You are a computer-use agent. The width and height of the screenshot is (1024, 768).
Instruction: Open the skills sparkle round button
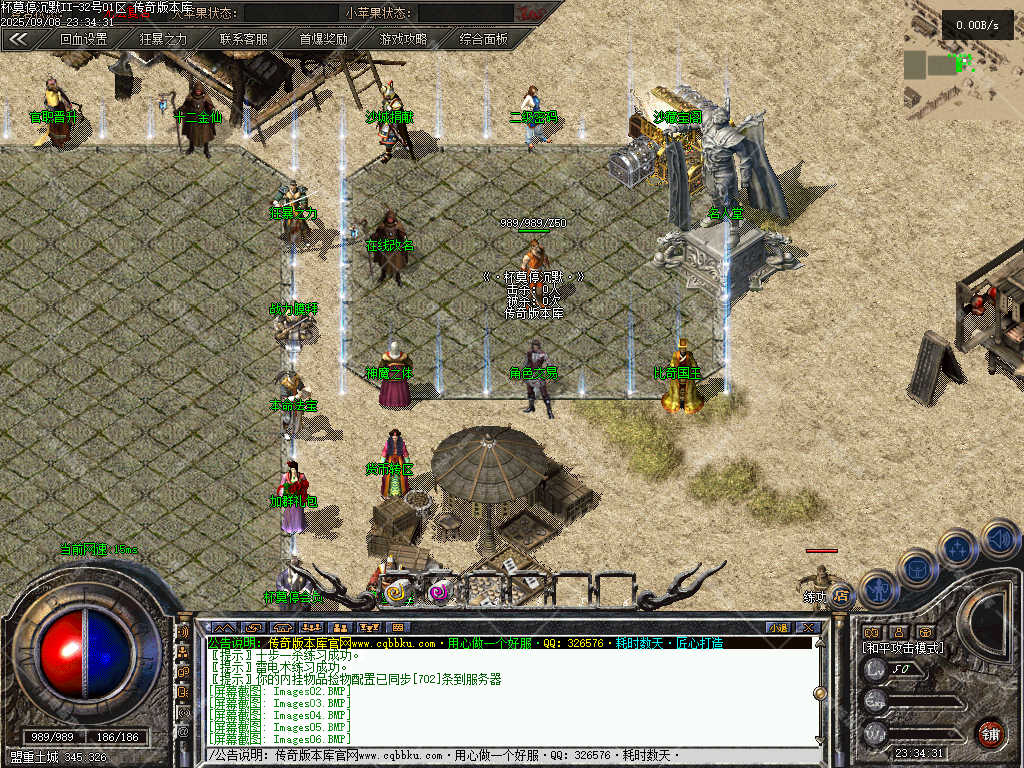958,548
